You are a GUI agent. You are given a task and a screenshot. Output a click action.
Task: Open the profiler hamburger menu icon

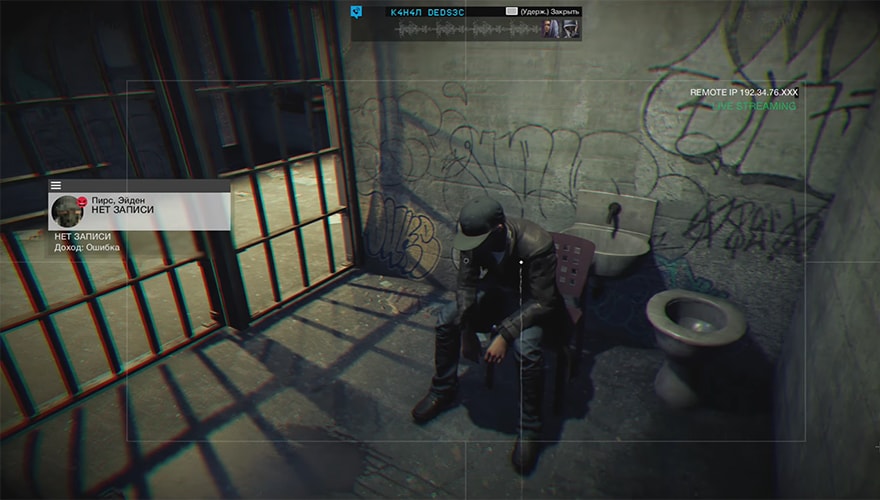coord(56,185)
